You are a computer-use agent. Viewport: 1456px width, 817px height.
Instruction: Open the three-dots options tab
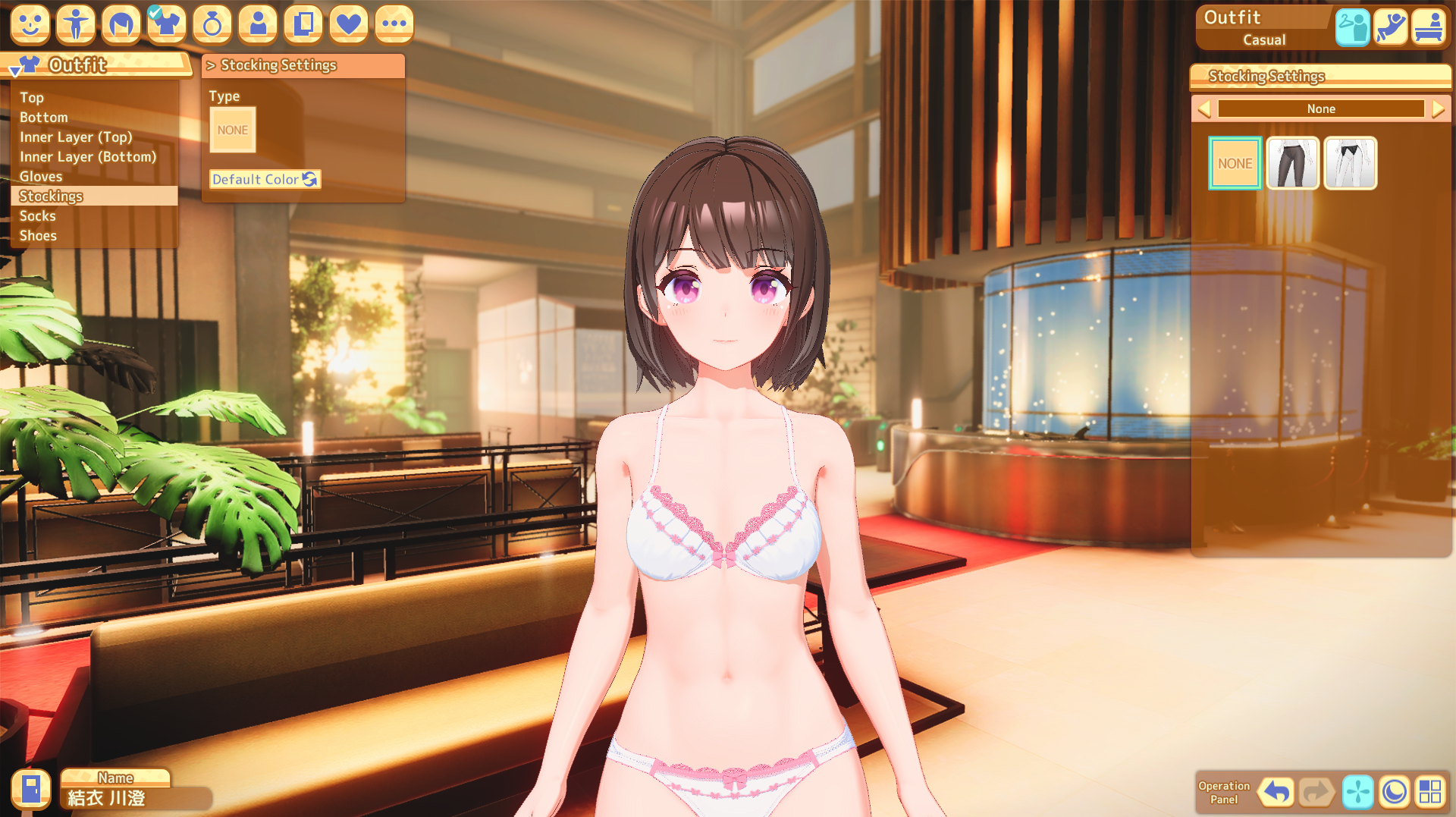click(394, 24)
